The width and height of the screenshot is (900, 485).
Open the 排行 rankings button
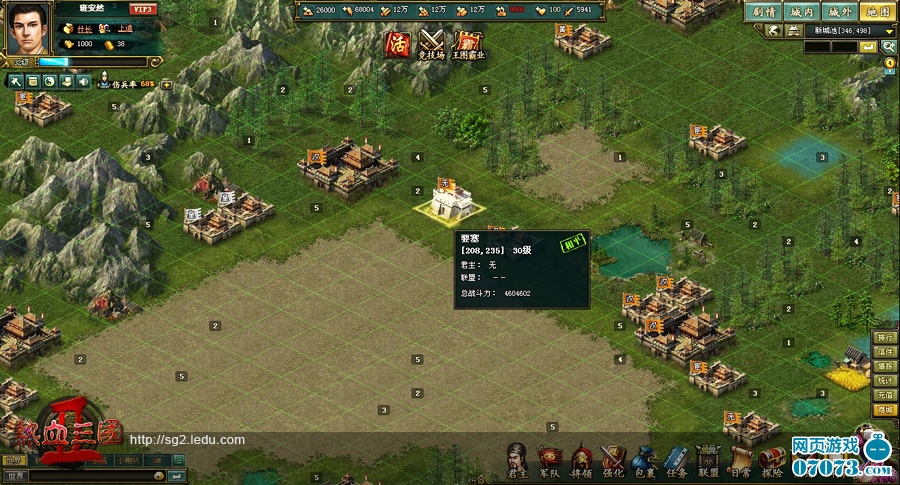(884, 338)
